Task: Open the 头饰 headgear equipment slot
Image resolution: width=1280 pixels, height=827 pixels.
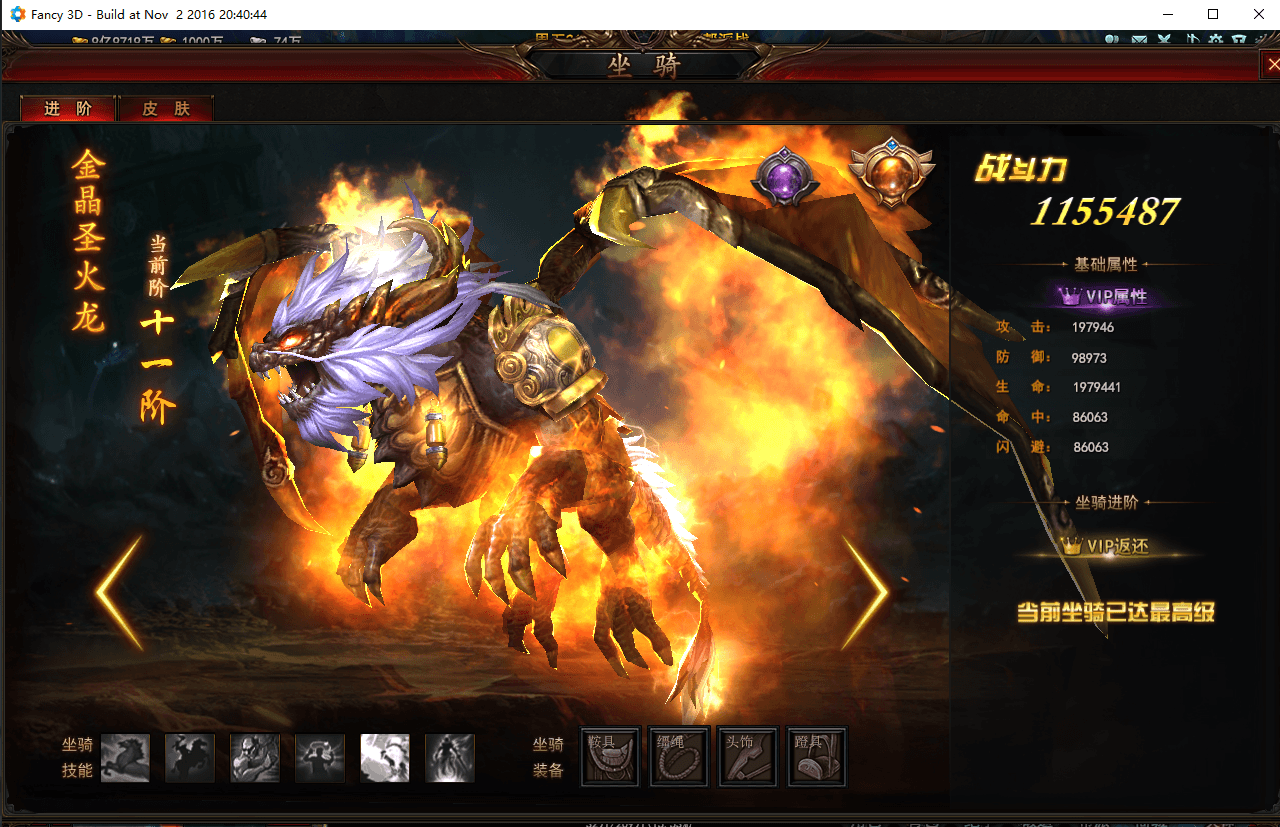Action: pos(748,757)
